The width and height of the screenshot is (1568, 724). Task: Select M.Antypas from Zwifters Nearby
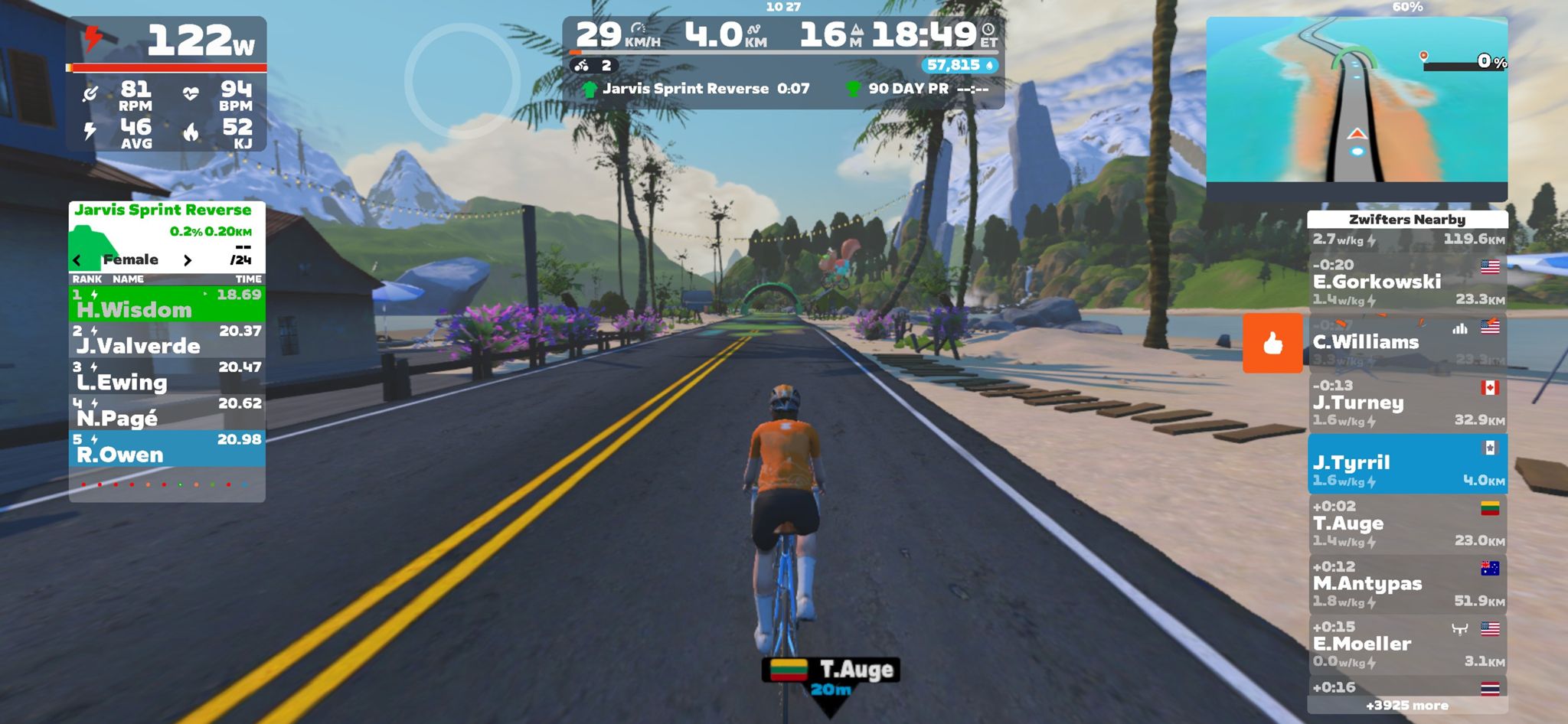[1407, 584]
